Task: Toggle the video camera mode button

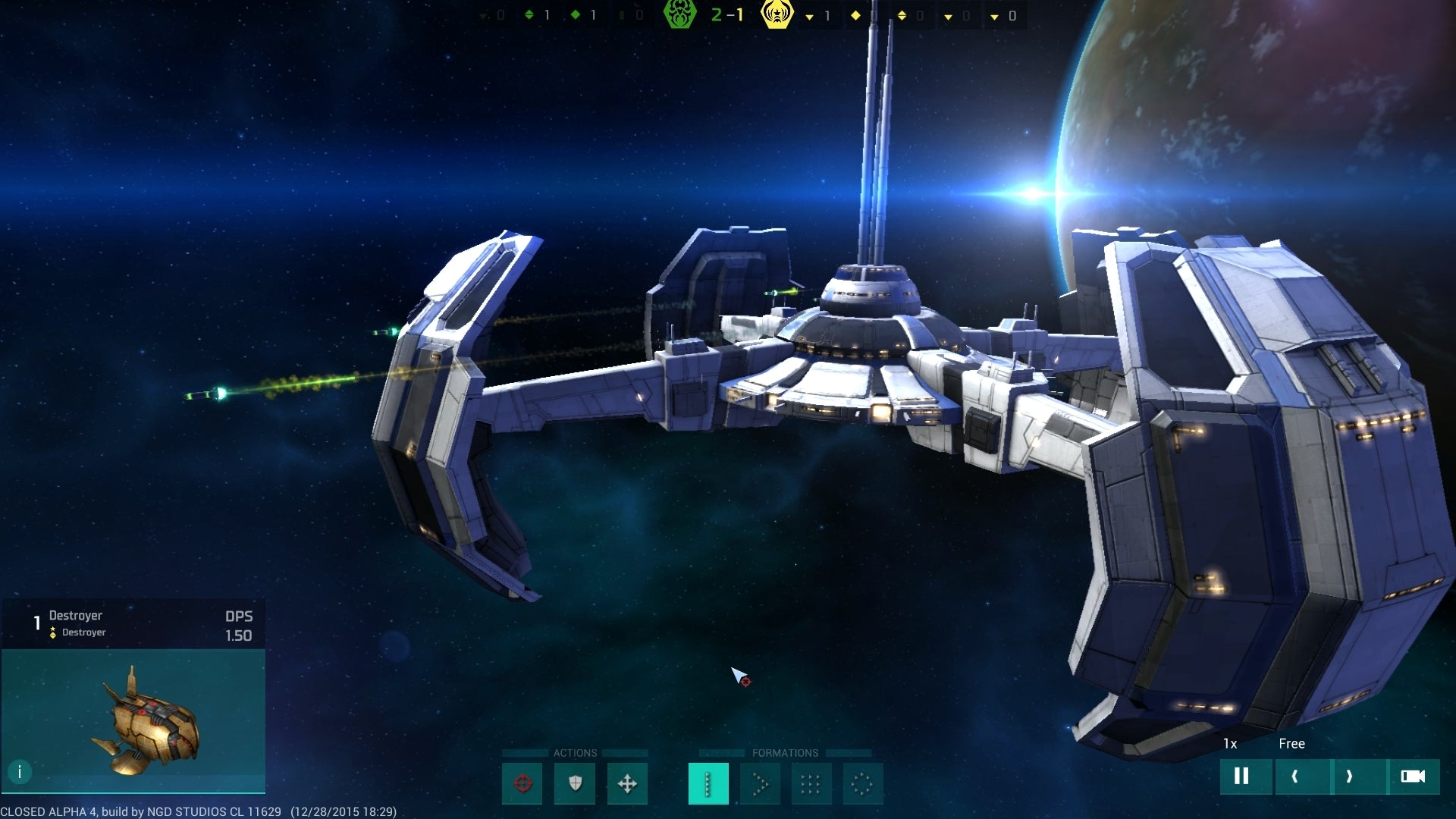Action: [x=1412, y=776]
